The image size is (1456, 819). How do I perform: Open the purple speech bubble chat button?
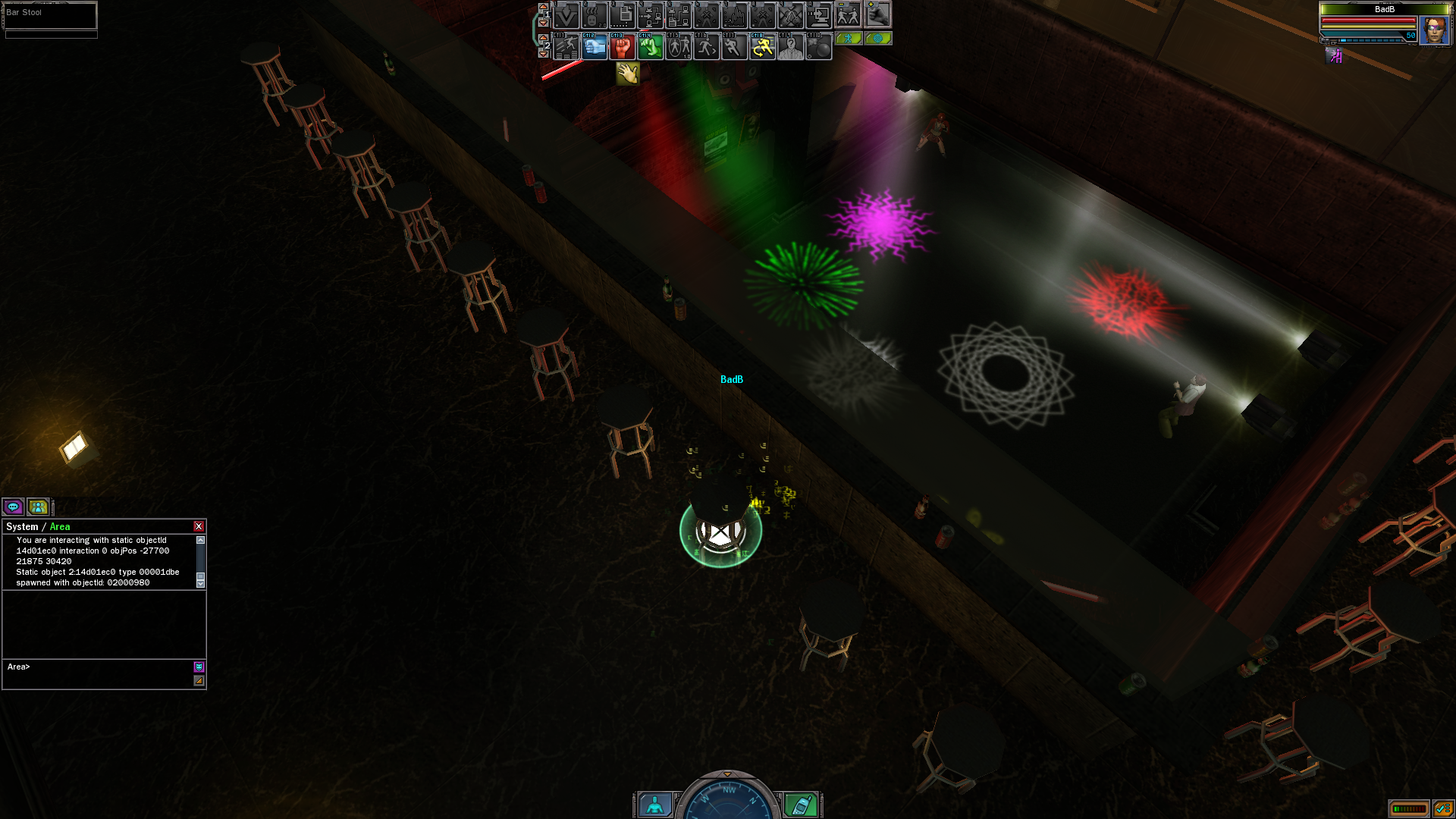point(13,507)
